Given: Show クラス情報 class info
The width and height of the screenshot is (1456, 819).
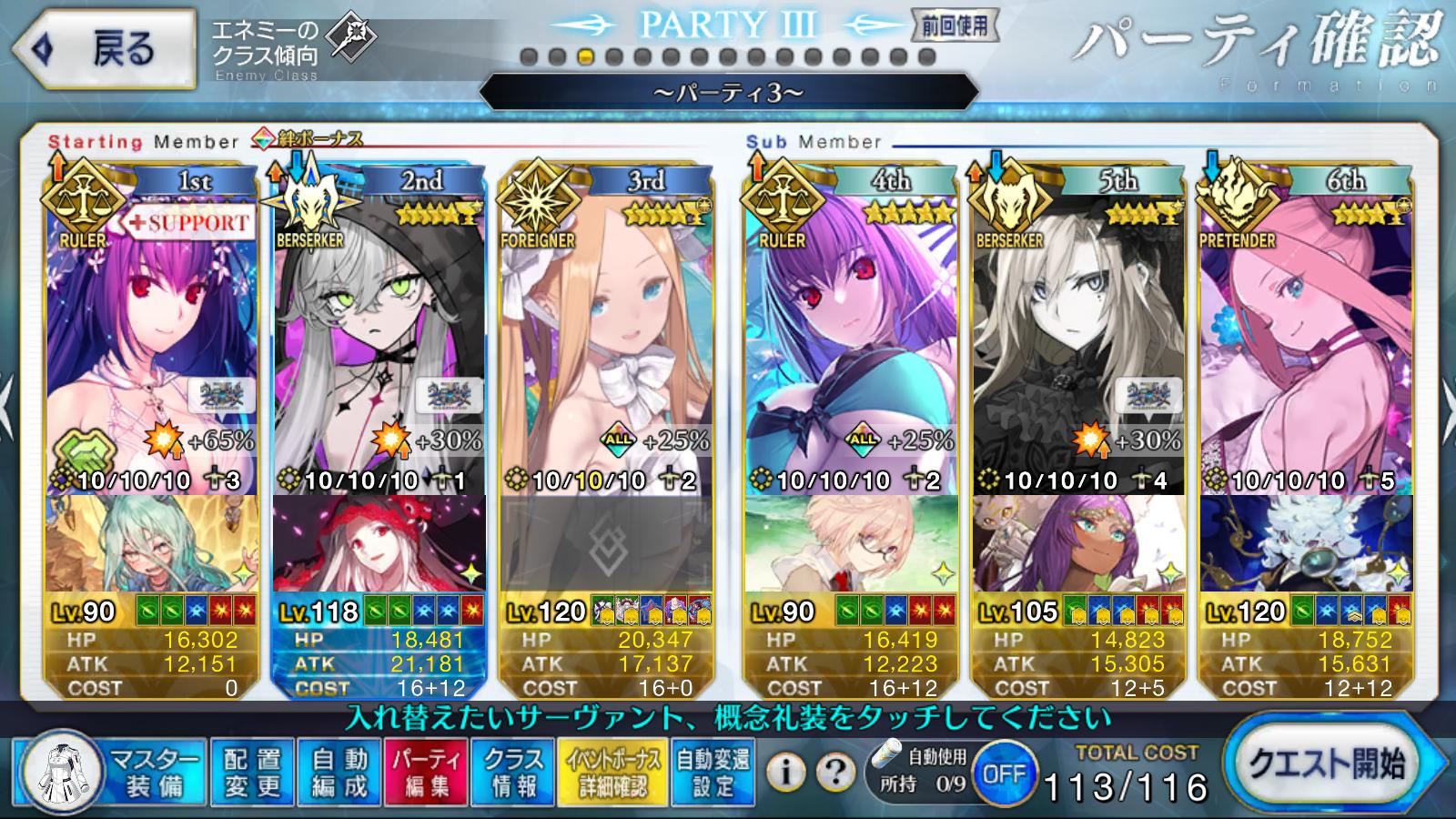Looking at the screenshot, I should click(x=513, y=773).
